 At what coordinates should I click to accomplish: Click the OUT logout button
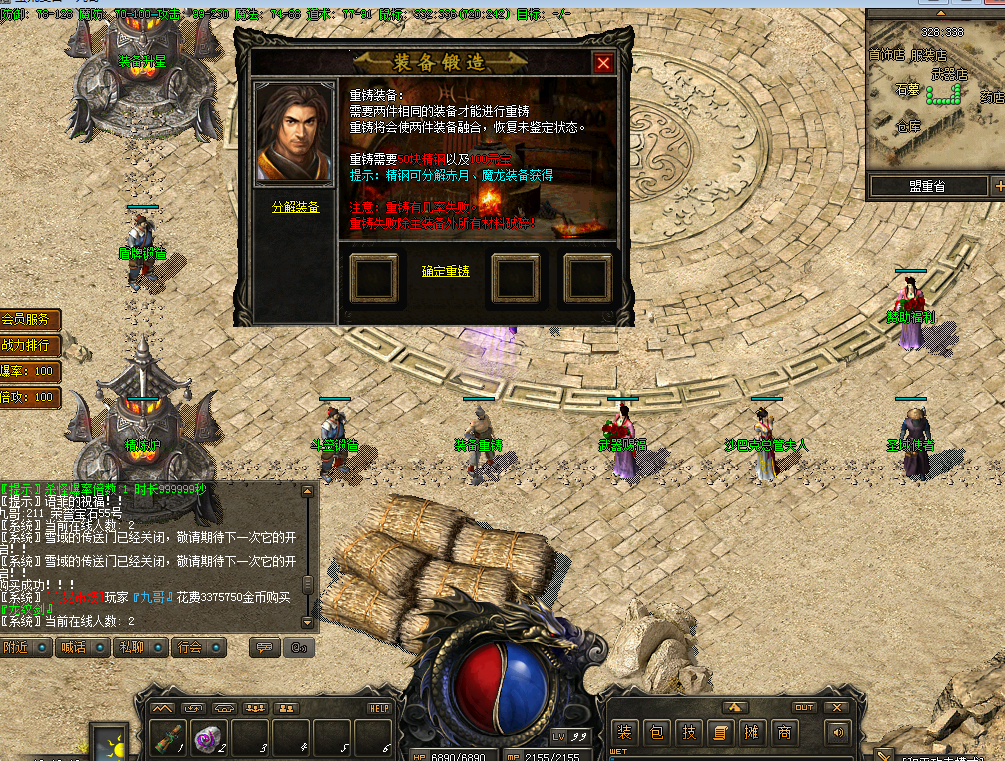[x=804, y=707]
